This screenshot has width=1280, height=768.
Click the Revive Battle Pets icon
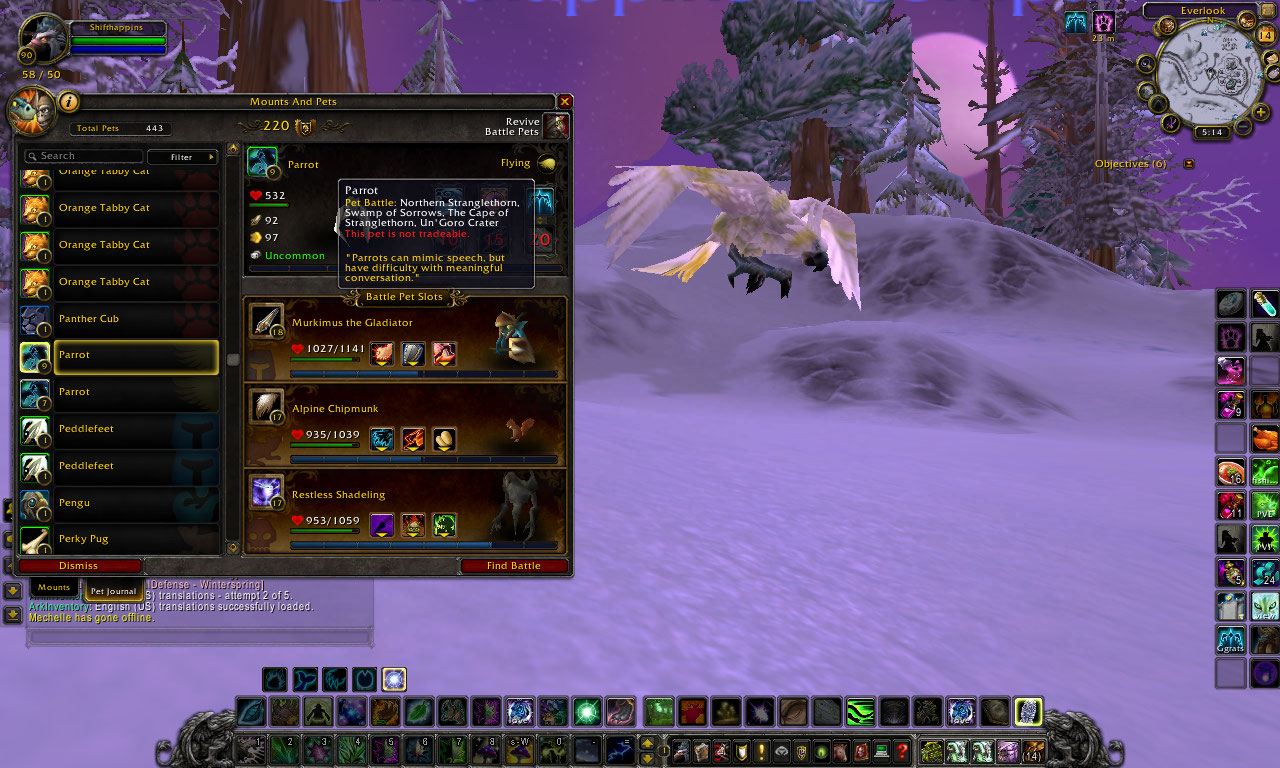coord(556,125)
